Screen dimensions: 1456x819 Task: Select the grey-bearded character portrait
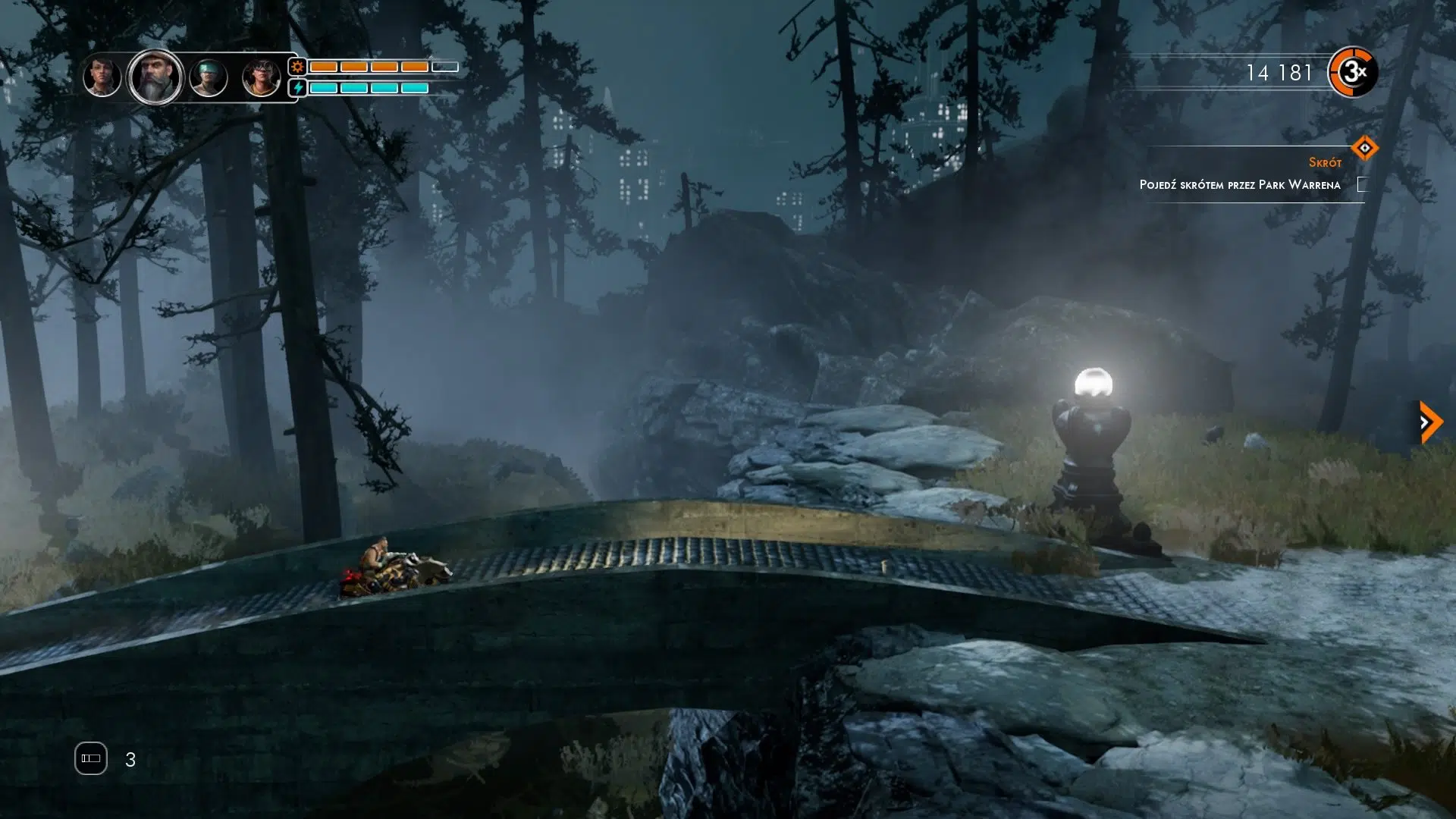coord(155,77)
